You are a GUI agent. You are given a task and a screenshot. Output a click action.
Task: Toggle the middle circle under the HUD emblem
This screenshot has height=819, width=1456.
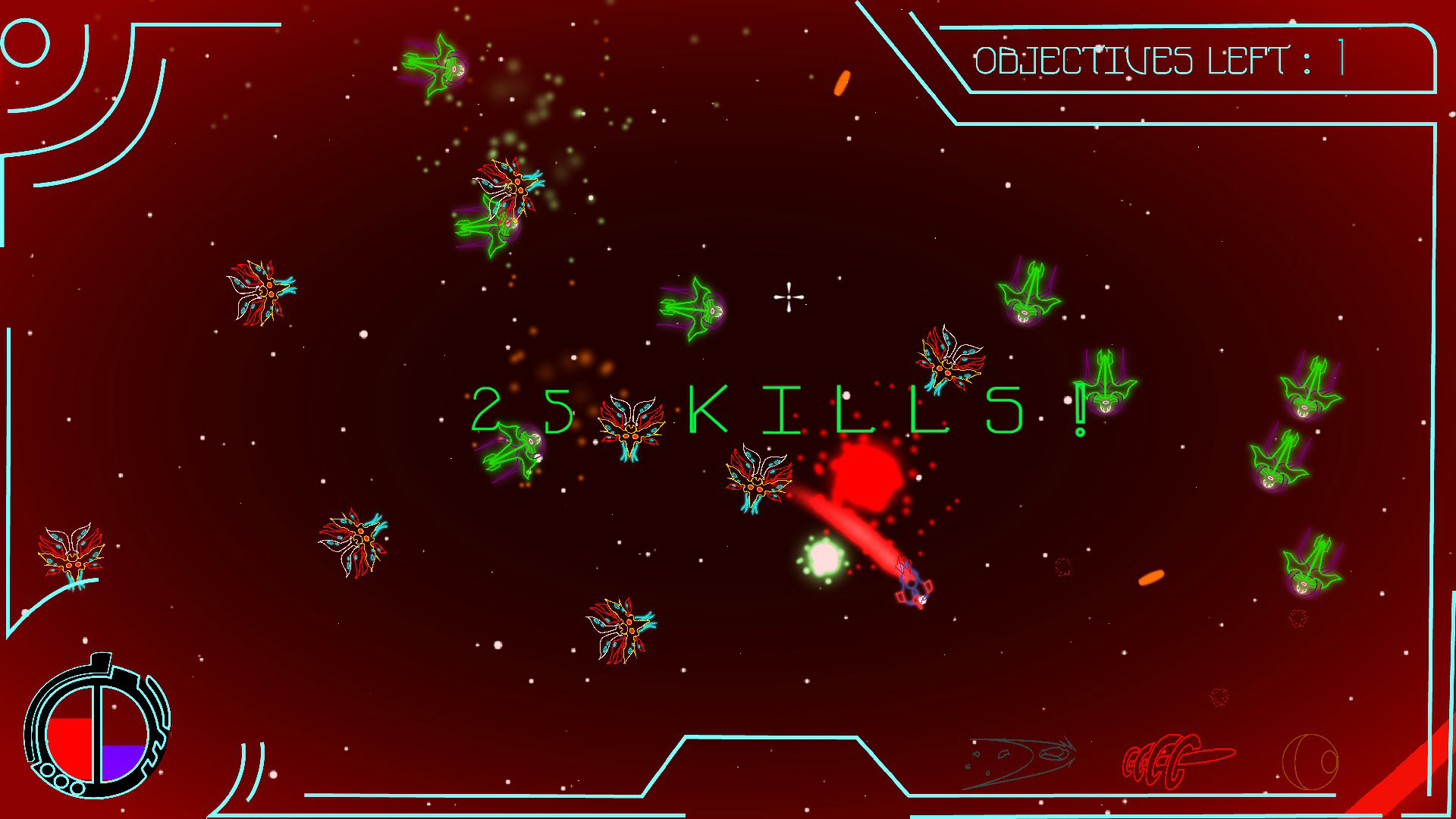pyautogui.click(x=61, y=781)
